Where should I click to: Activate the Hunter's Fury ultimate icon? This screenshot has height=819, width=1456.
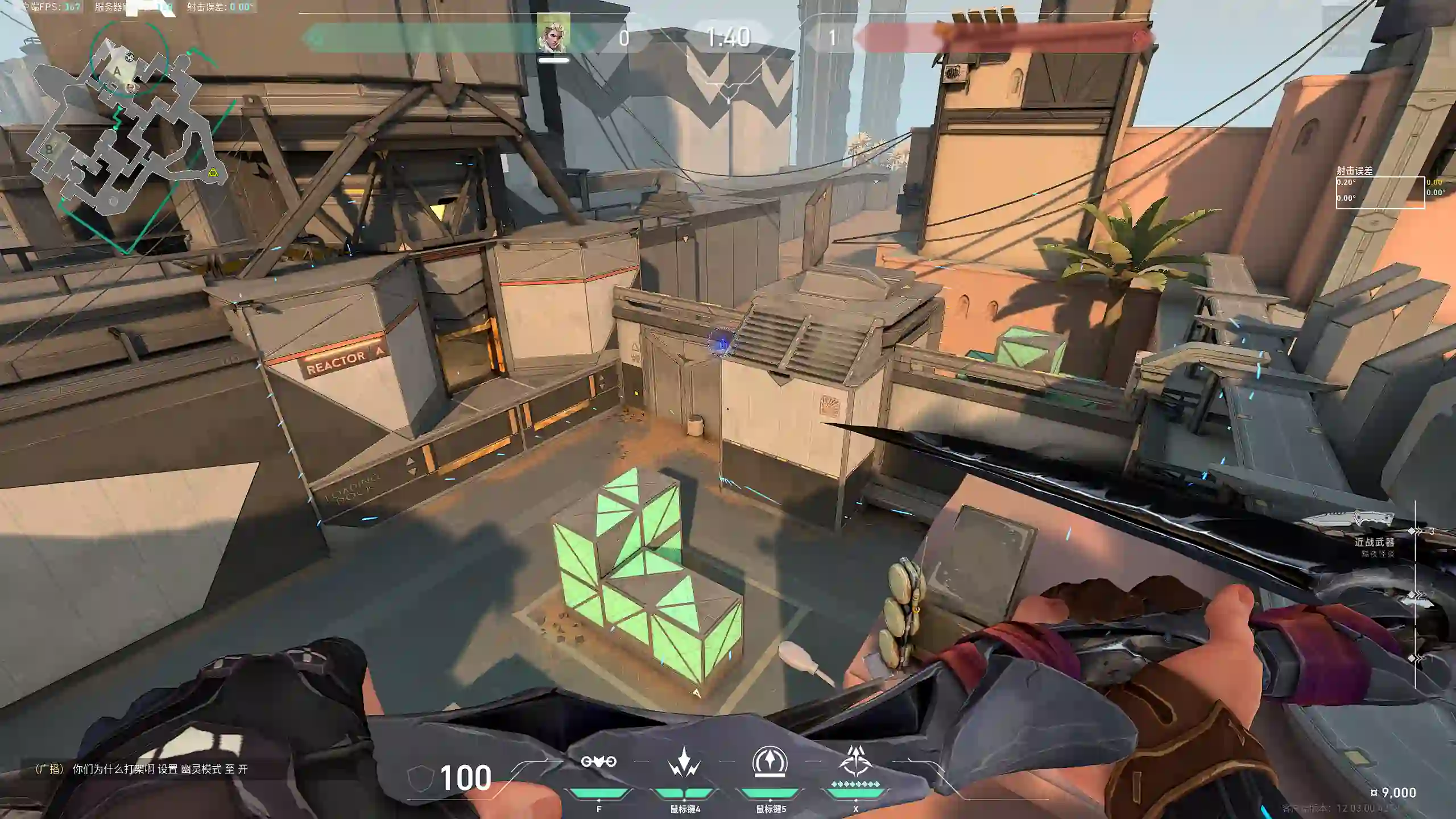(x=855, y=762)
